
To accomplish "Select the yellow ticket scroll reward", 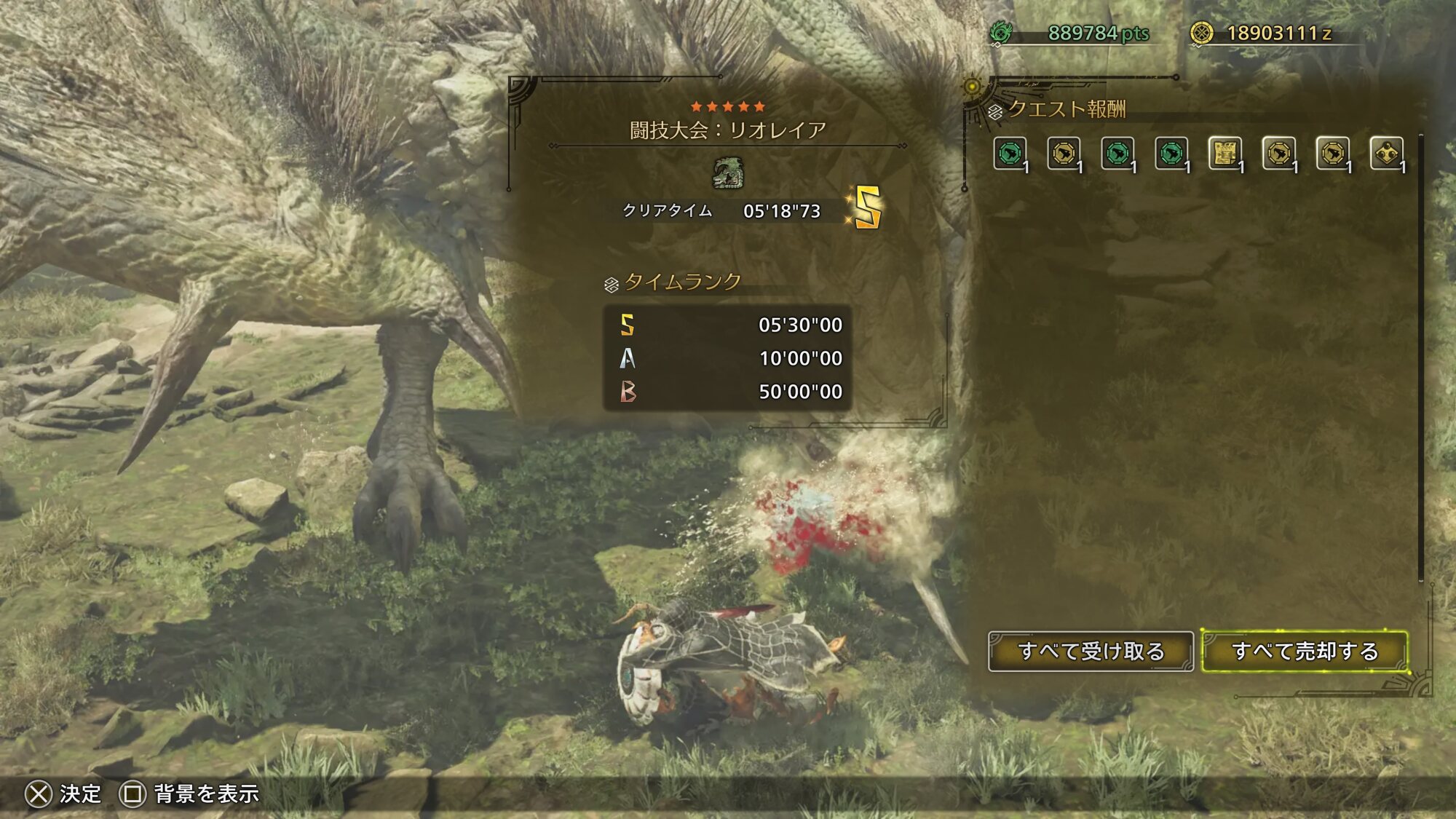I will pos(1224,154).
